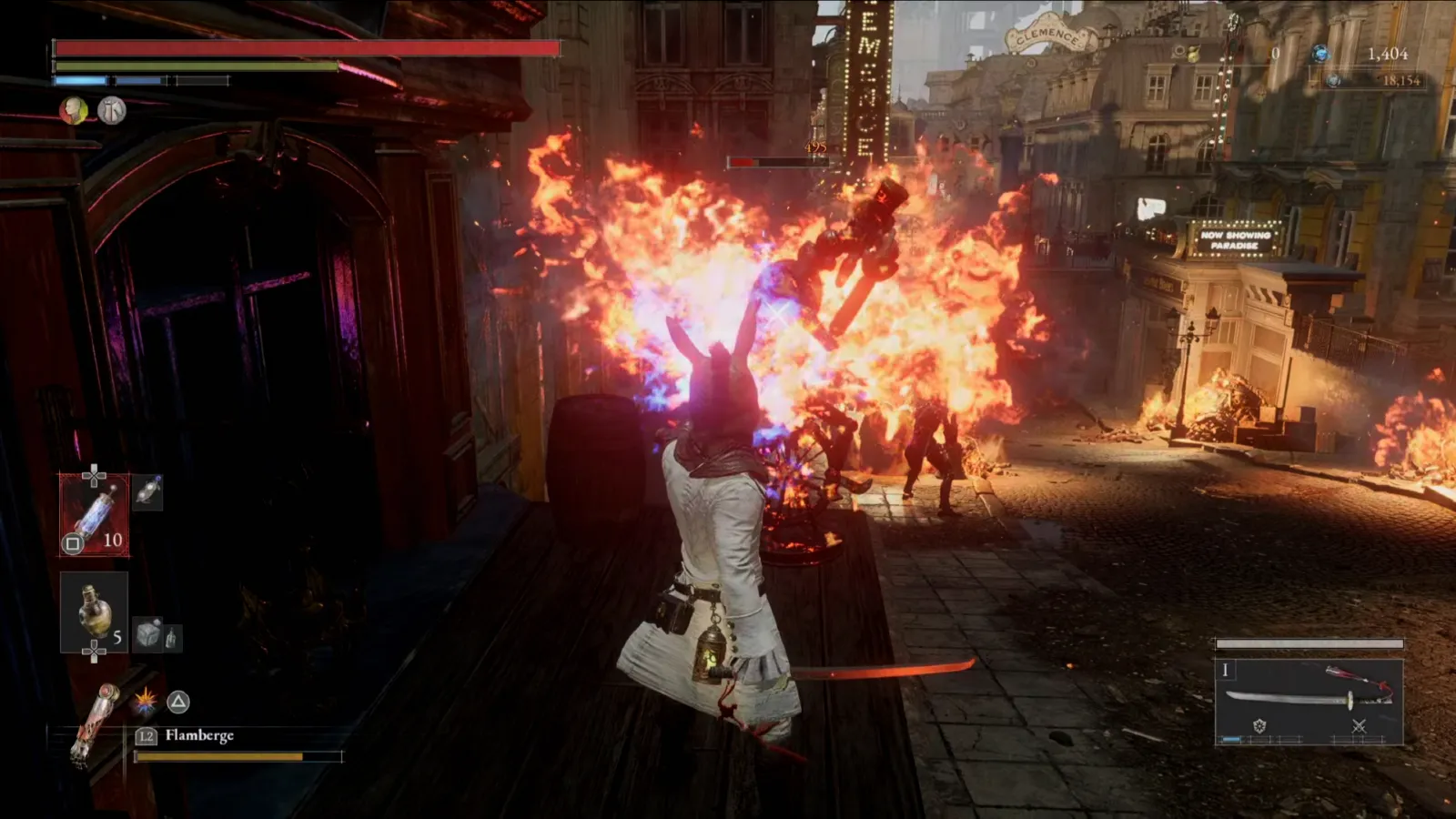1456x819 pixels.
Task: Toggle the crossed-swords icon in the weapon panel
Action: [1360, 726]
